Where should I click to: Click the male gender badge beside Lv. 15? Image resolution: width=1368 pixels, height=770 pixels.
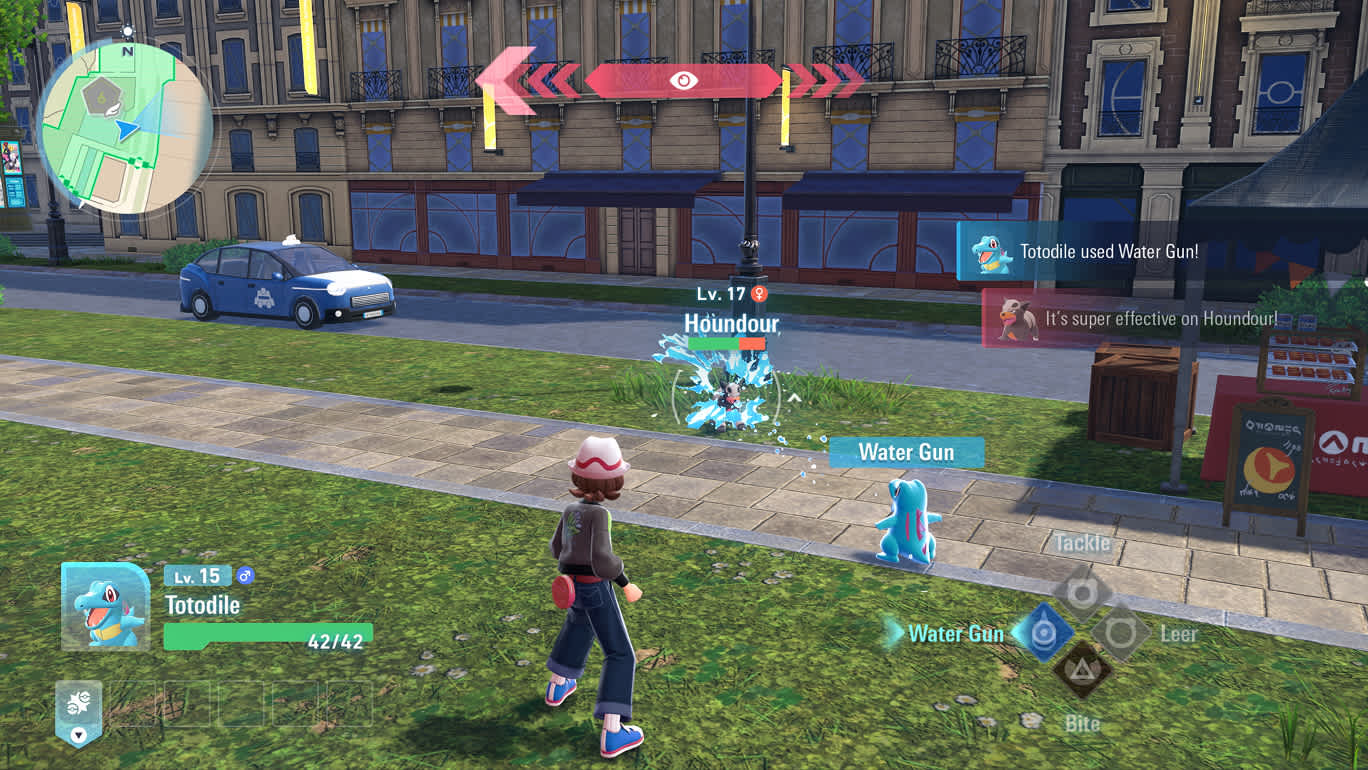tap(243, 575)
